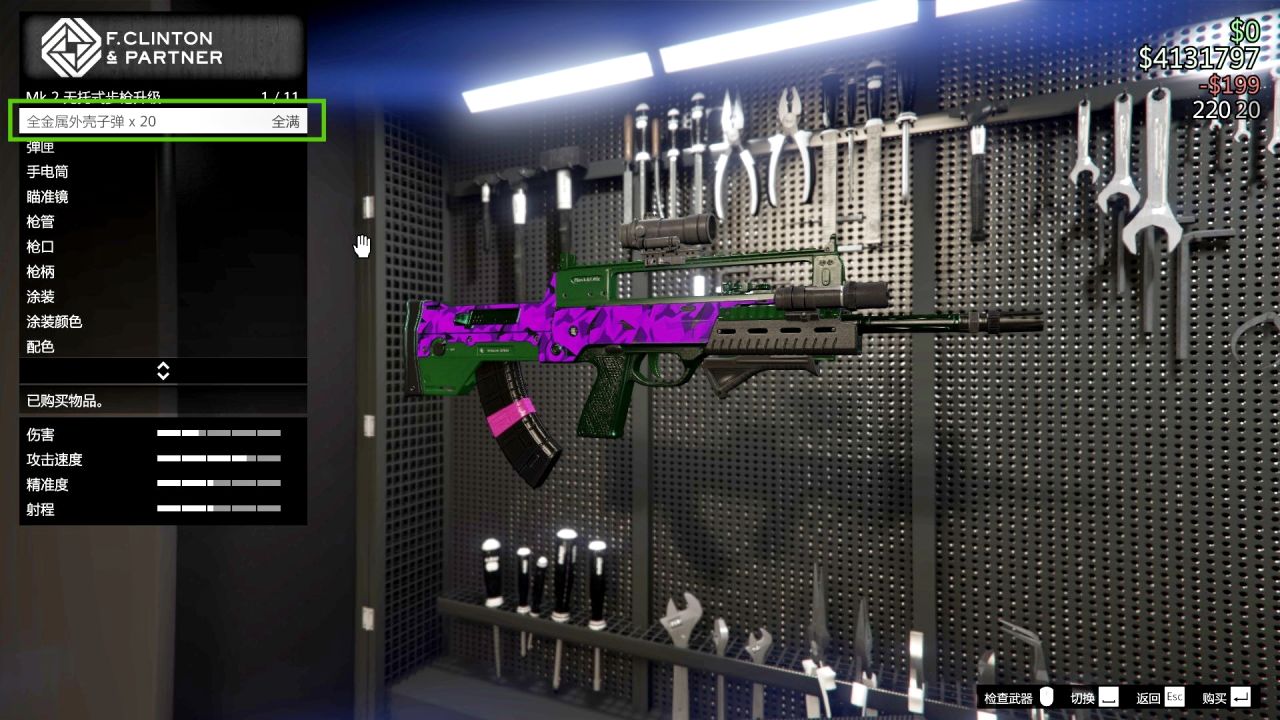Click the F. Clinton & Partner logo
Viewport: 1280px width, 720px height.
click(x=70, y=47)
